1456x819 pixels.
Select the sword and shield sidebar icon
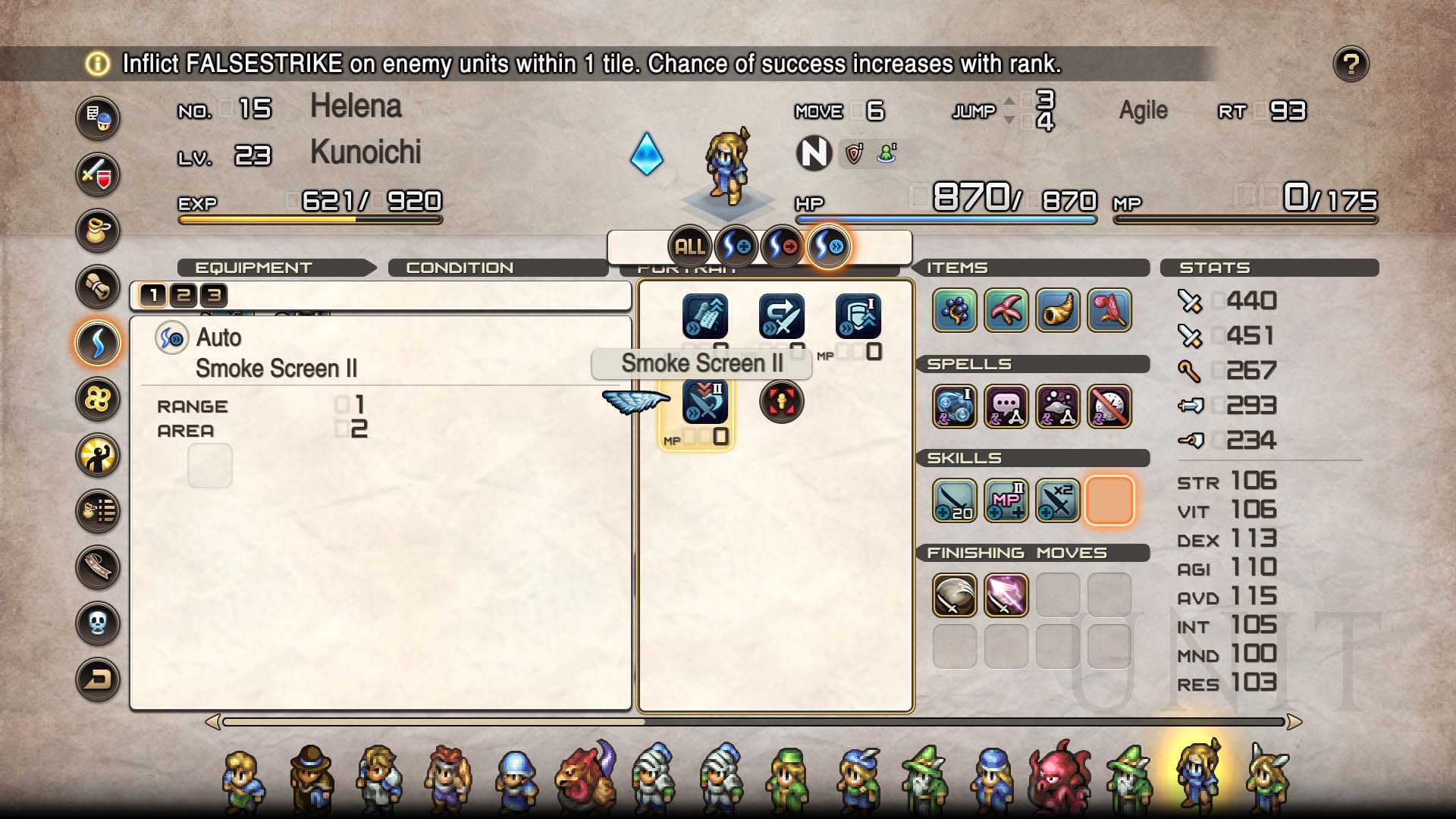click(x=98, y=174)
